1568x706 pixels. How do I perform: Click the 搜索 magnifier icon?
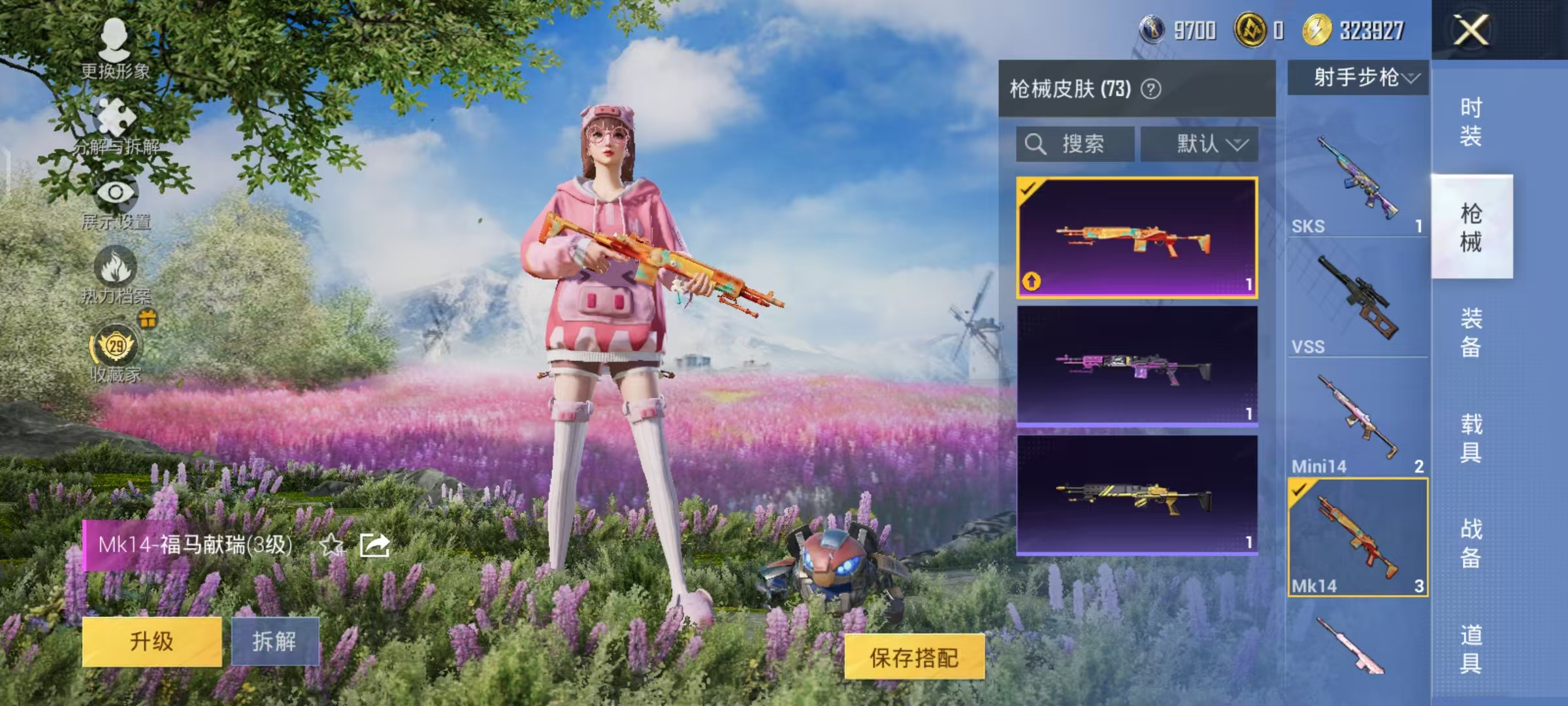pyautogui.click(x=1036, y=143)
